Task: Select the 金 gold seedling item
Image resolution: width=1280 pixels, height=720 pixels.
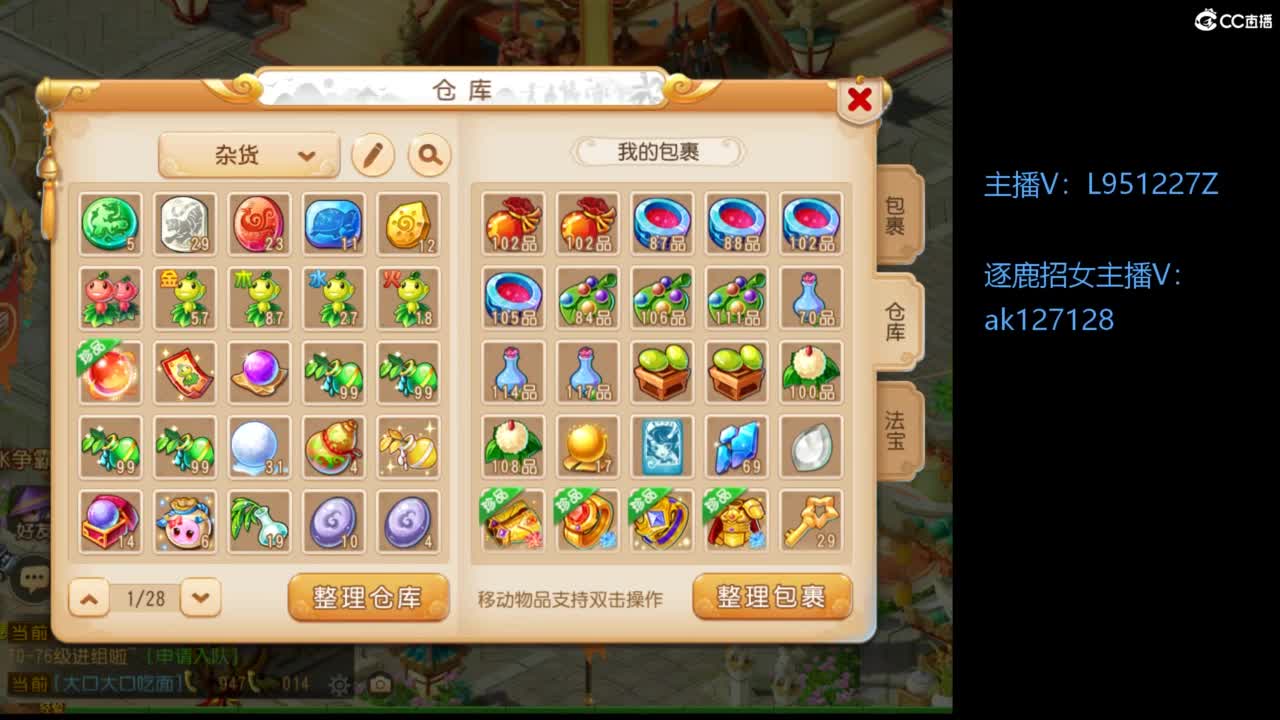Action: (185, 297)
